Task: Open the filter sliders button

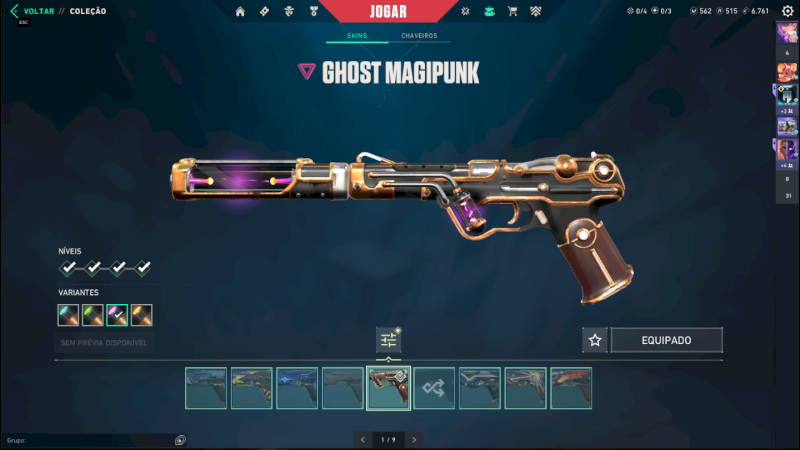Action: (388, 340)
